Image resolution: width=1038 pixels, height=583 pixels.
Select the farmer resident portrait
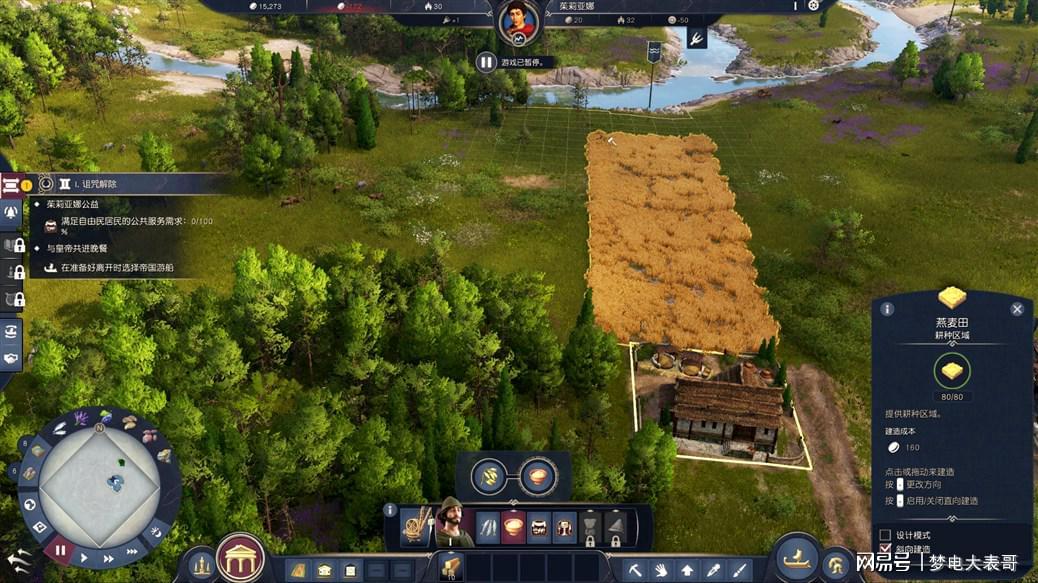coord(454,522)
